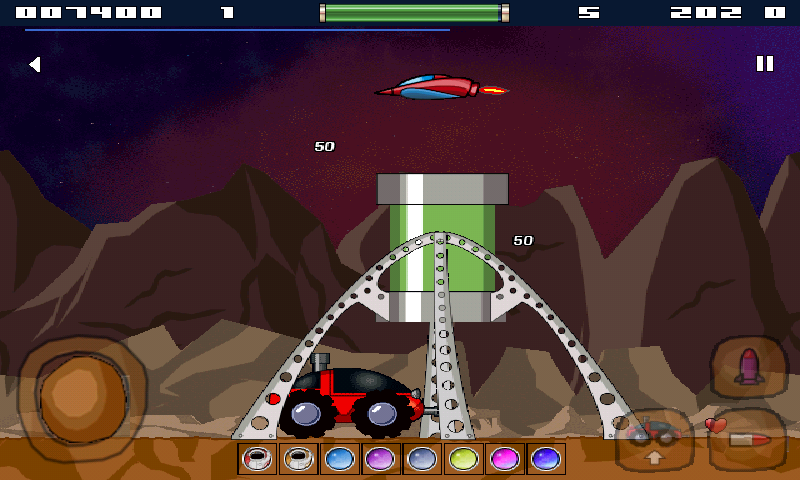Launch the purple rocket missile
The image size is (800, 480).
(750, 367)
